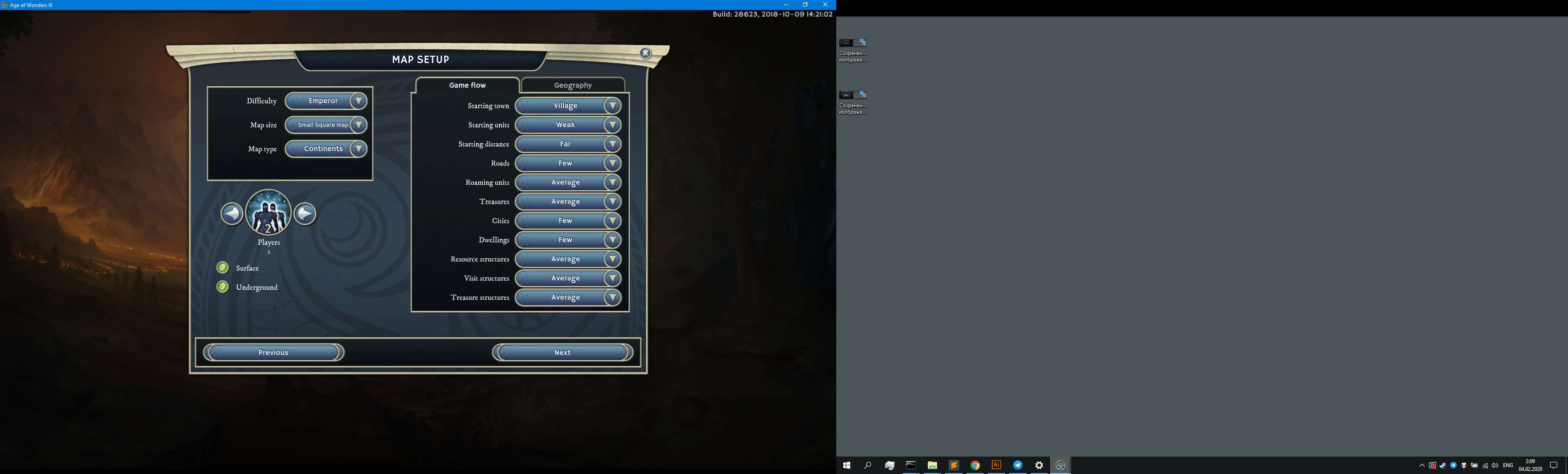Go to the Next setup step
1568x474 pixels.
click(x=562, y=352)
